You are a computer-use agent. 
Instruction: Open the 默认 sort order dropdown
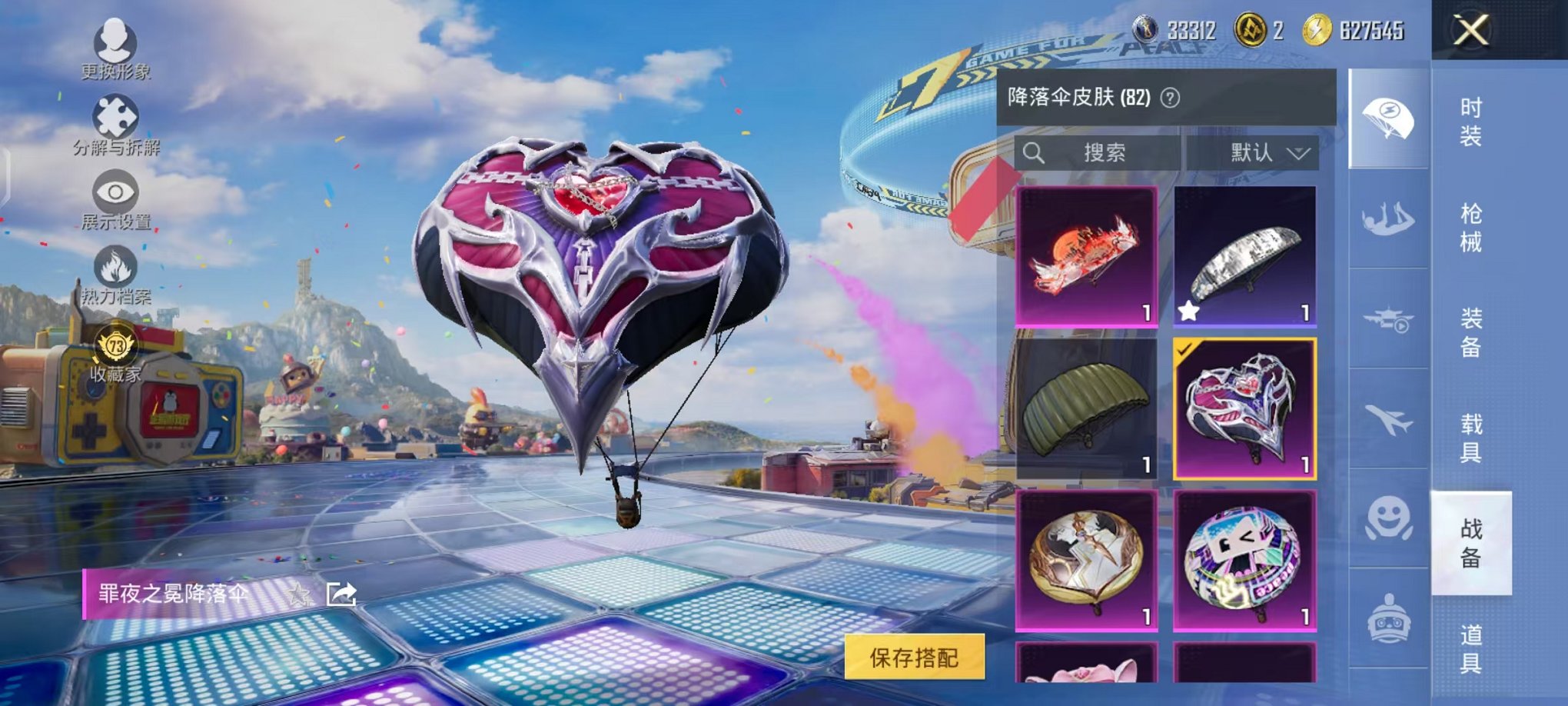[x=1262, y=152]
